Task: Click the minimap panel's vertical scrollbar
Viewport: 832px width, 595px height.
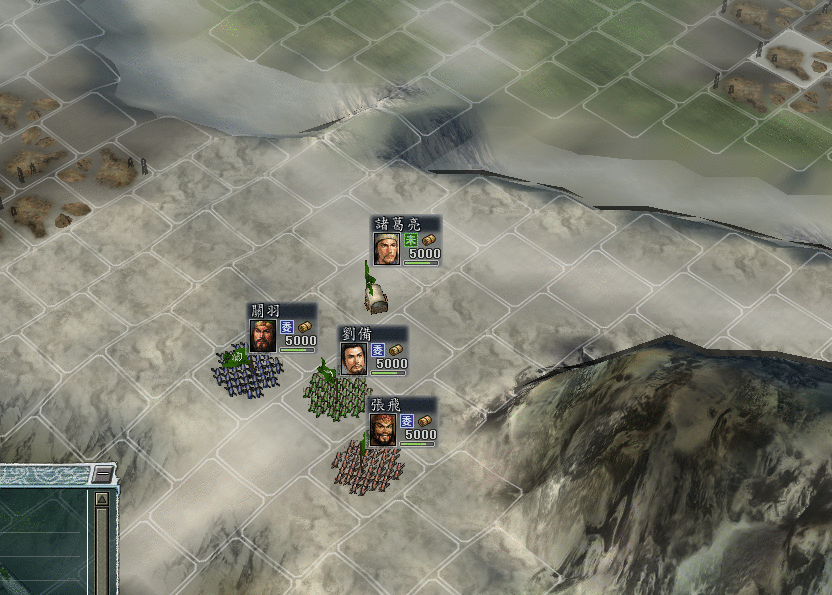Action: point(102,550)
